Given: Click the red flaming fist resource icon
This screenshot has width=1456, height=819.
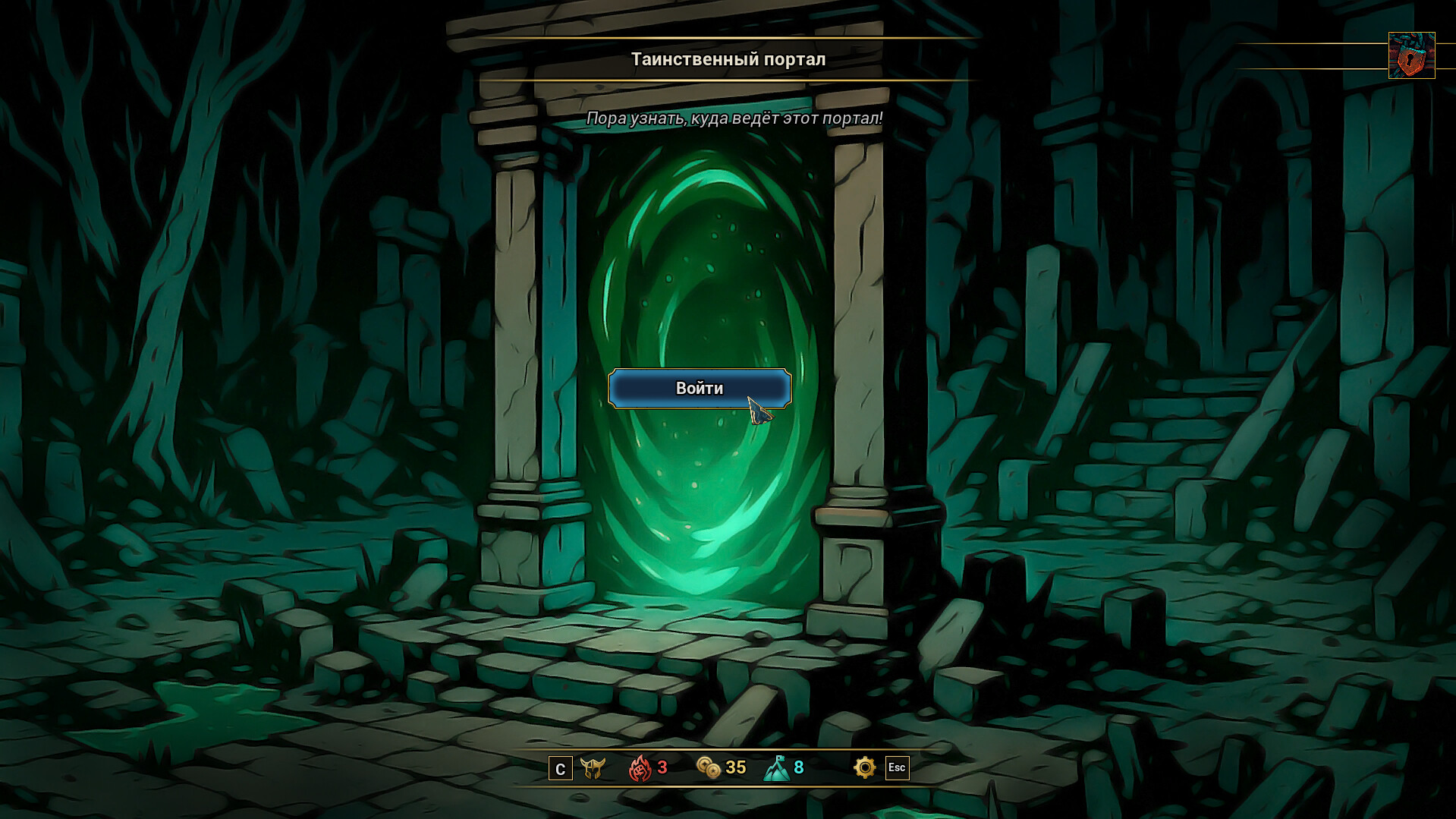Looking at the screenshot, I should coord(641,767).
